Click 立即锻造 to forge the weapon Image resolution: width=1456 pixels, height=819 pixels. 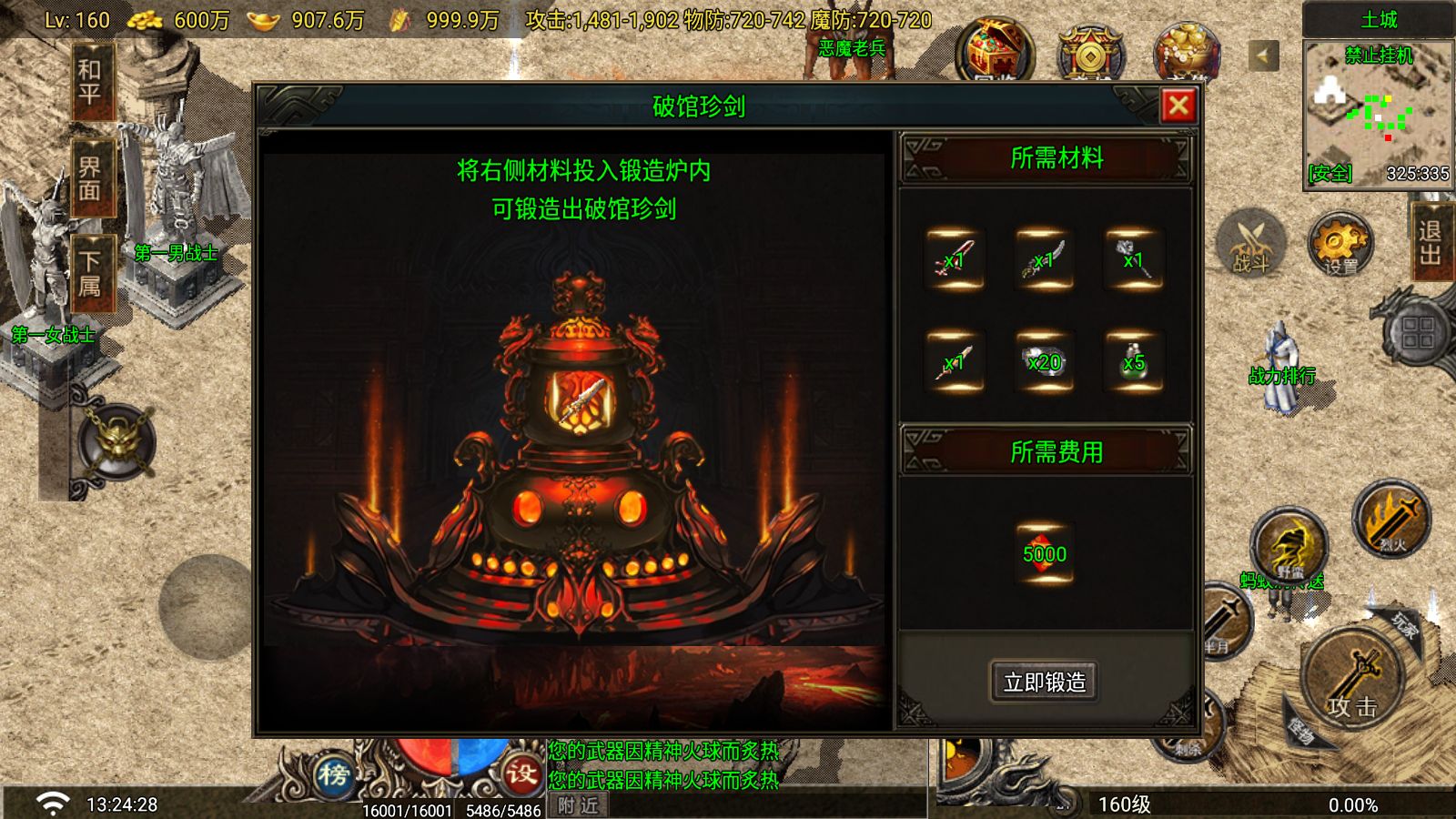[x=1045, y=682]
